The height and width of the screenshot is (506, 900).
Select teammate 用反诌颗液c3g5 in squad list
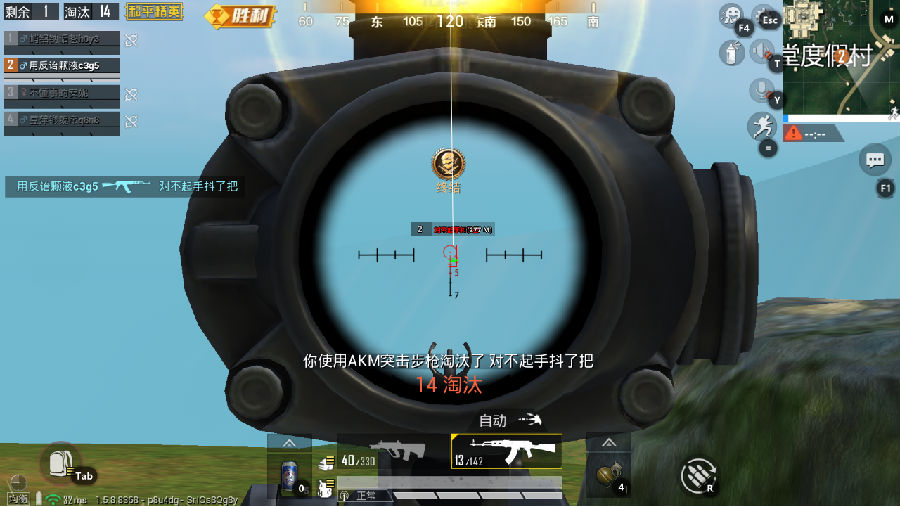(62, 65)
